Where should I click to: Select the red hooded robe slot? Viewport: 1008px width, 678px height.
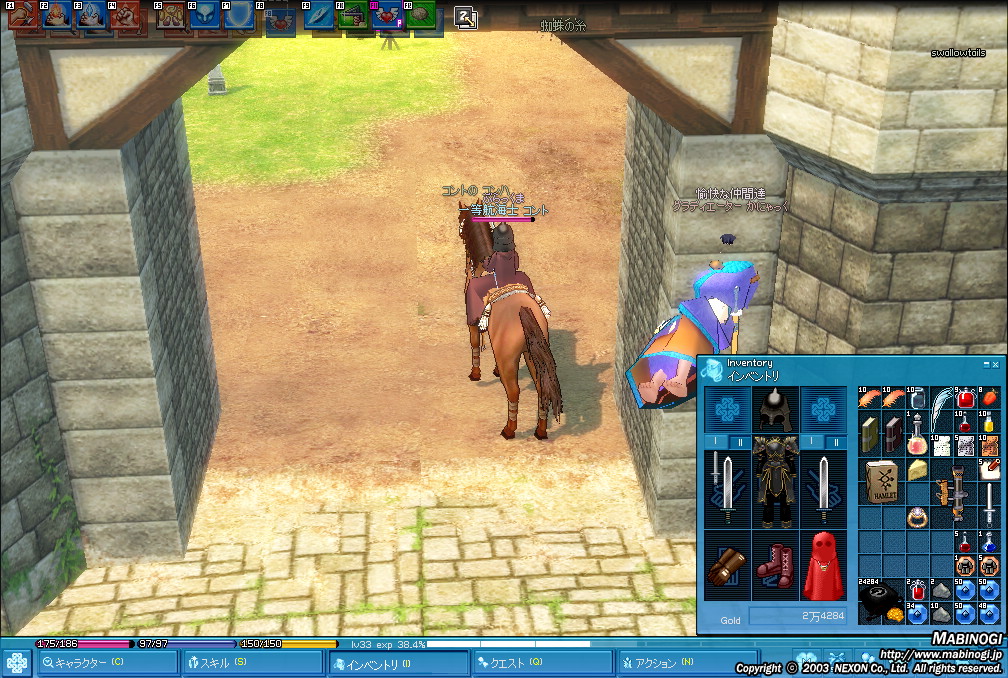822,565
